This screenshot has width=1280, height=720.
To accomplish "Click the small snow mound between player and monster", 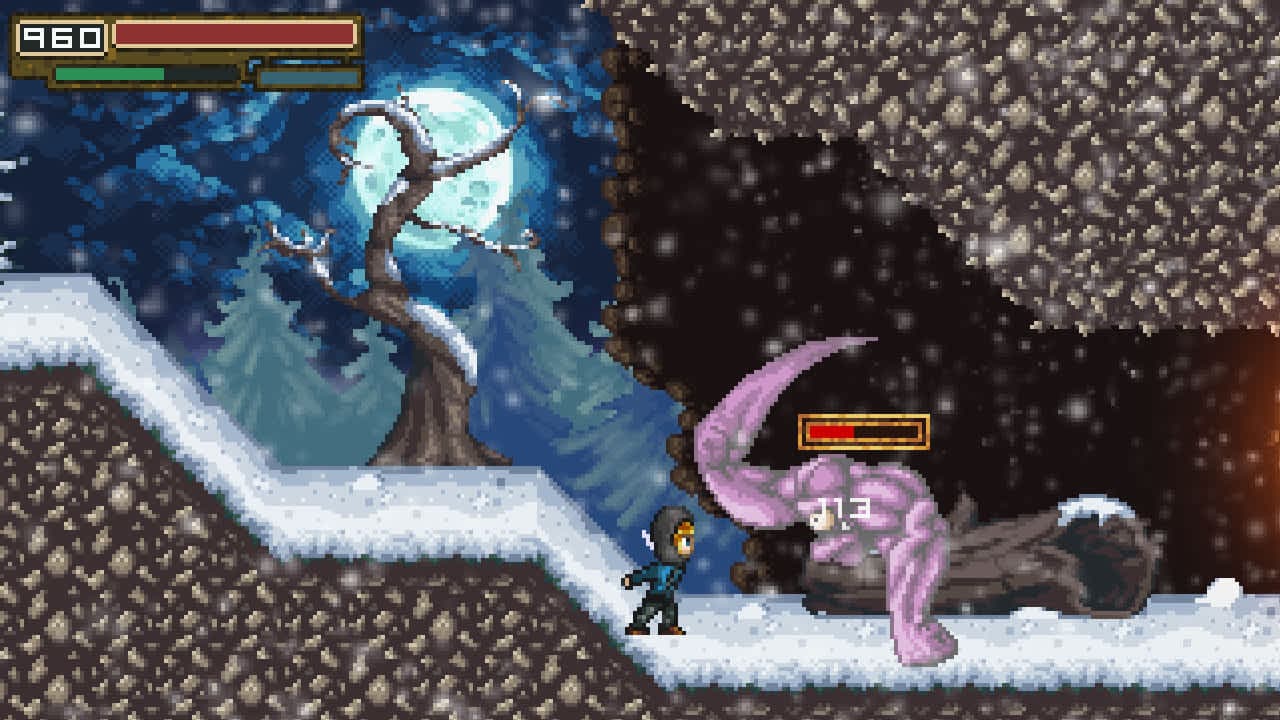I will click(x=752, y=611).
